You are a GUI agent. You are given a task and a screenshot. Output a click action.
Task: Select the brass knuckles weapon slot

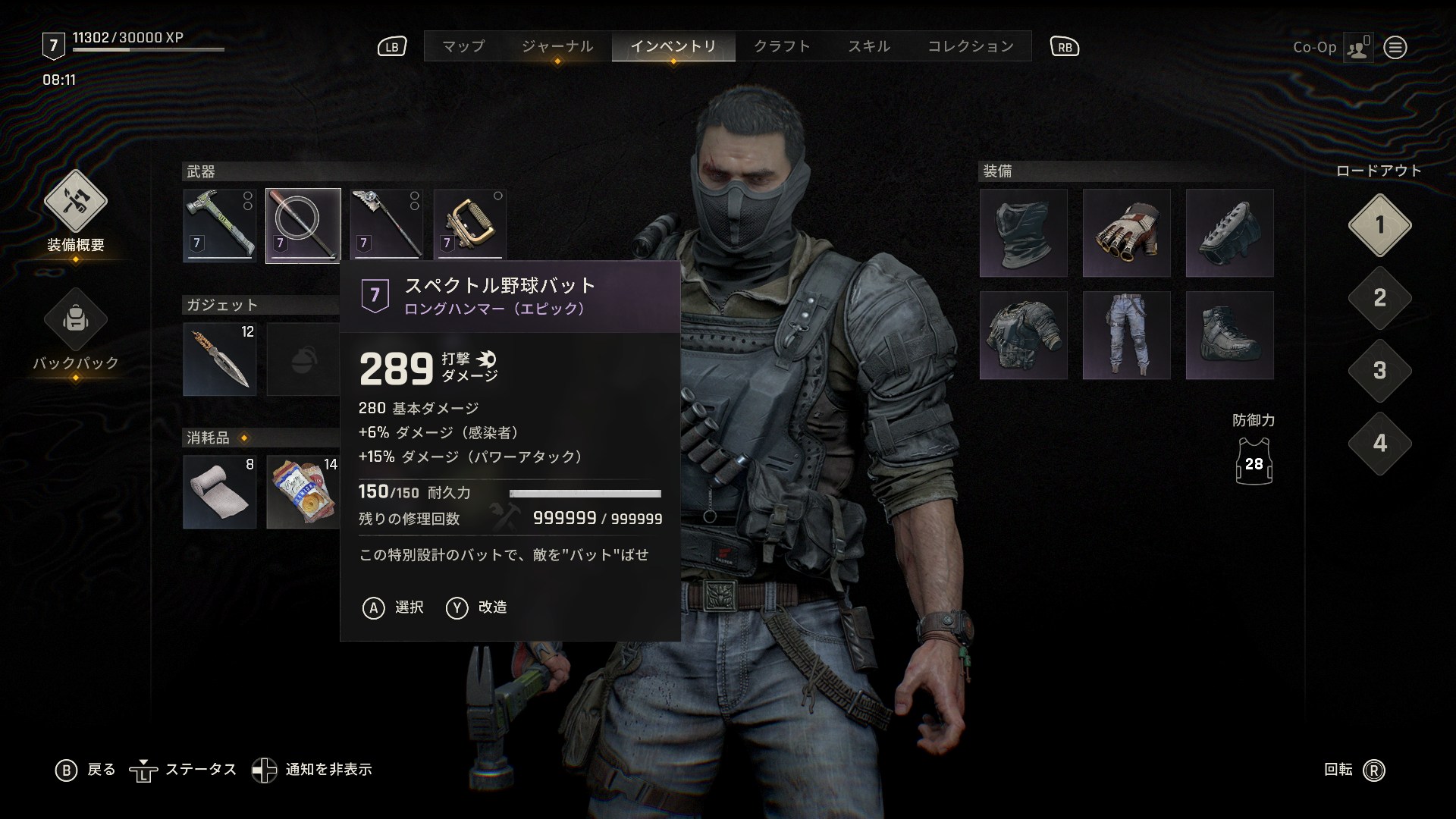tap(470, 225)
